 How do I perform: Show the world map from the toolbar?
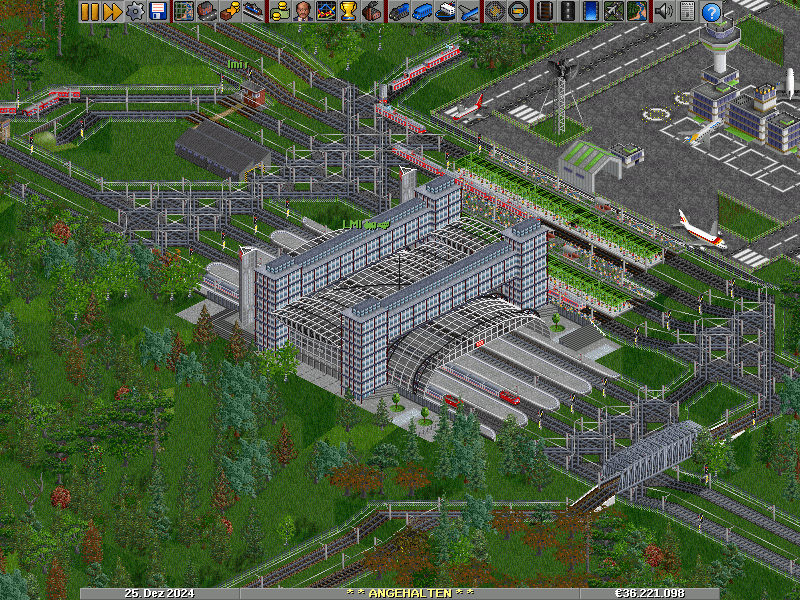tap(184, 11)
